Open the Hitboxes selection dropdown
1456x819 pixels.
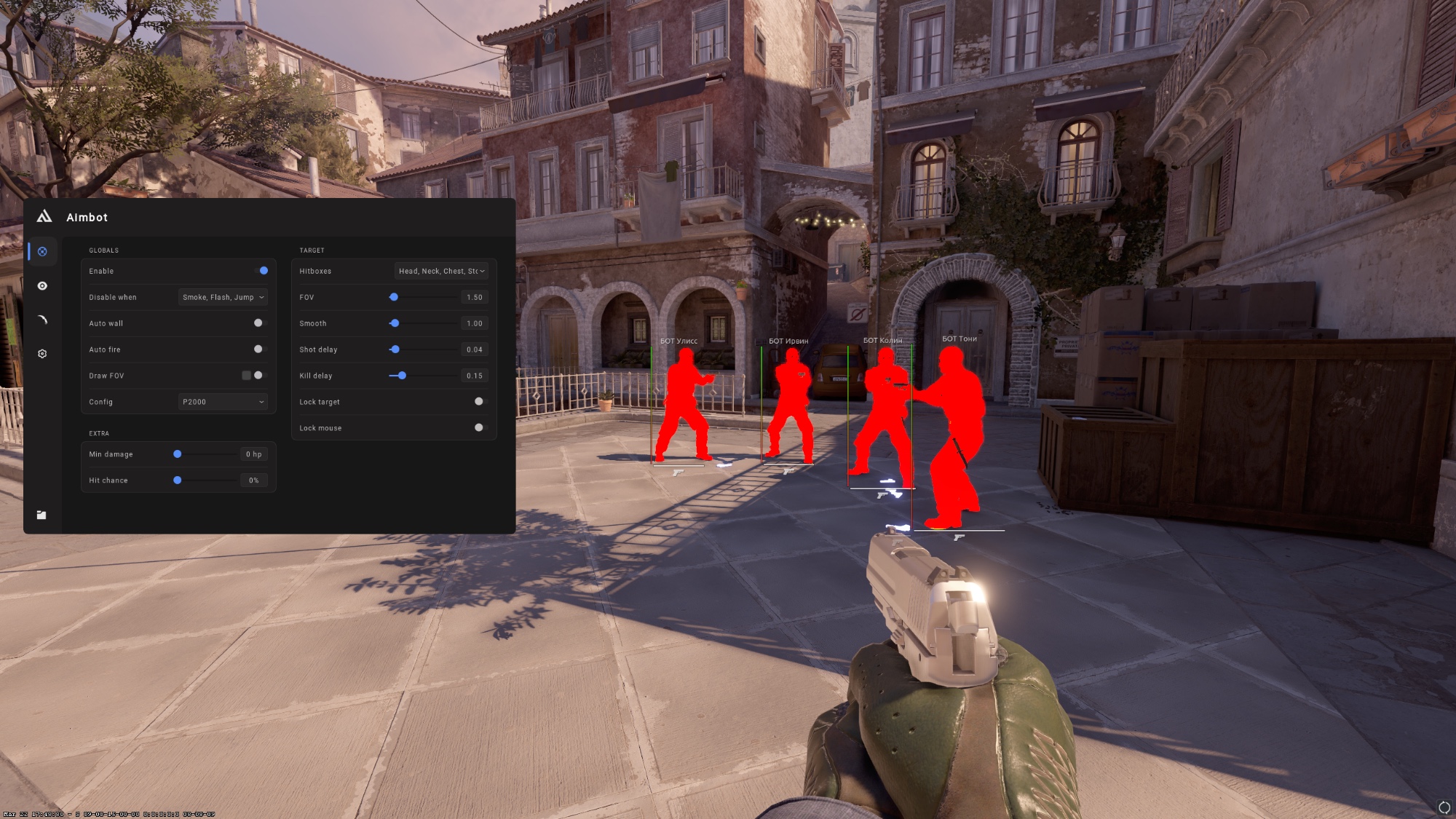441,271
